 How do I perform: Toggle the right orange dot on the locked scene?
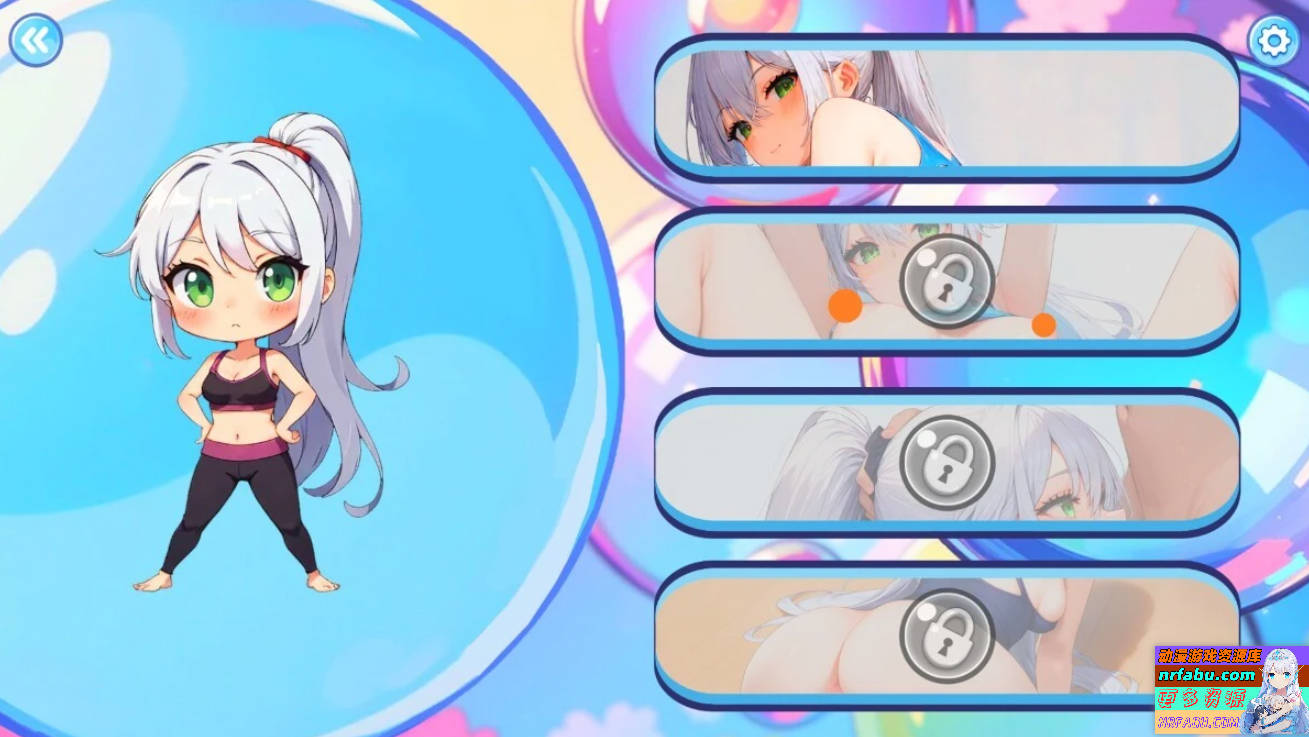[1043, 327]
